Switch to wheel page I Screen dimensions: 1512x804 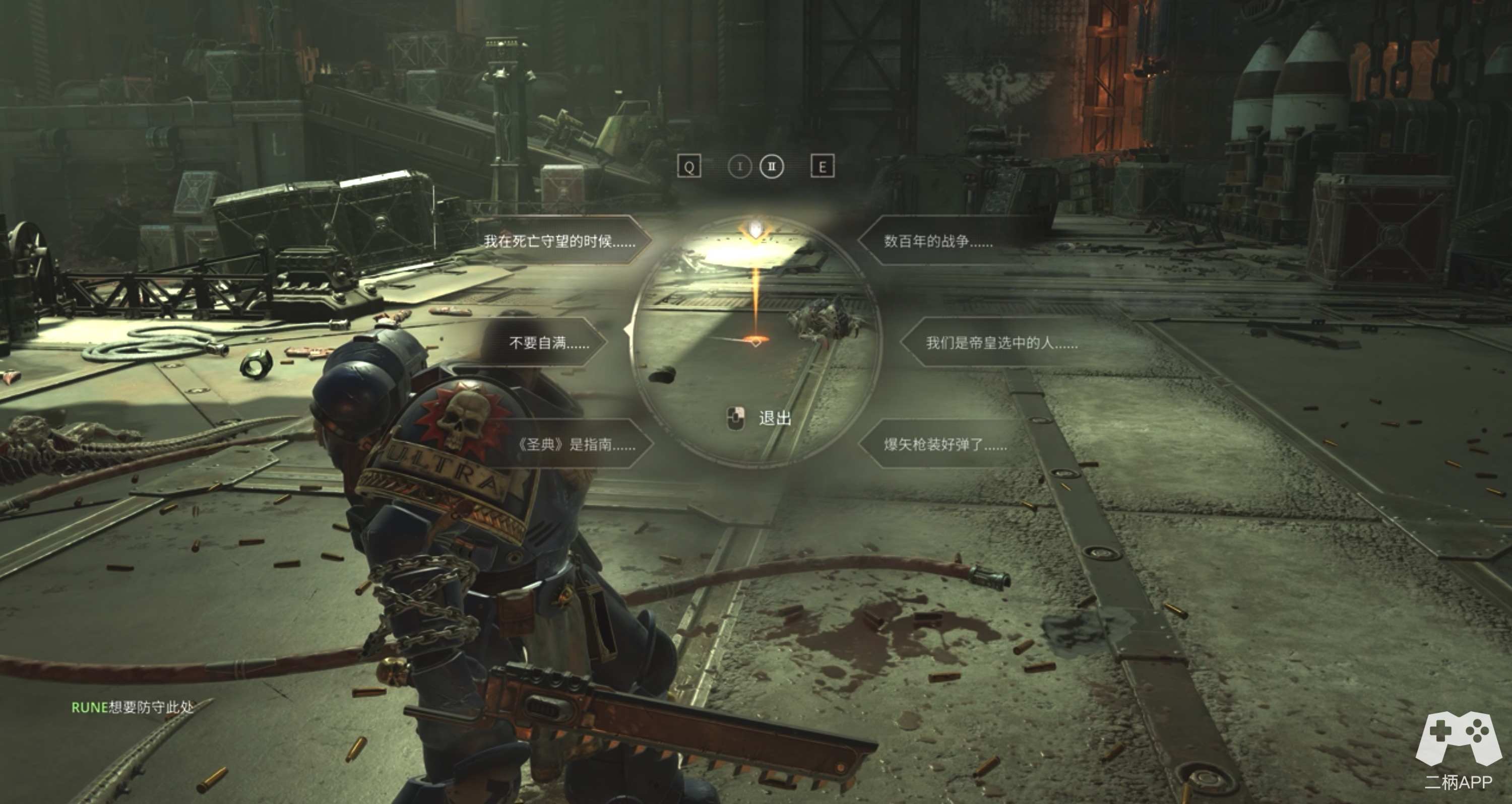[739, 167]
